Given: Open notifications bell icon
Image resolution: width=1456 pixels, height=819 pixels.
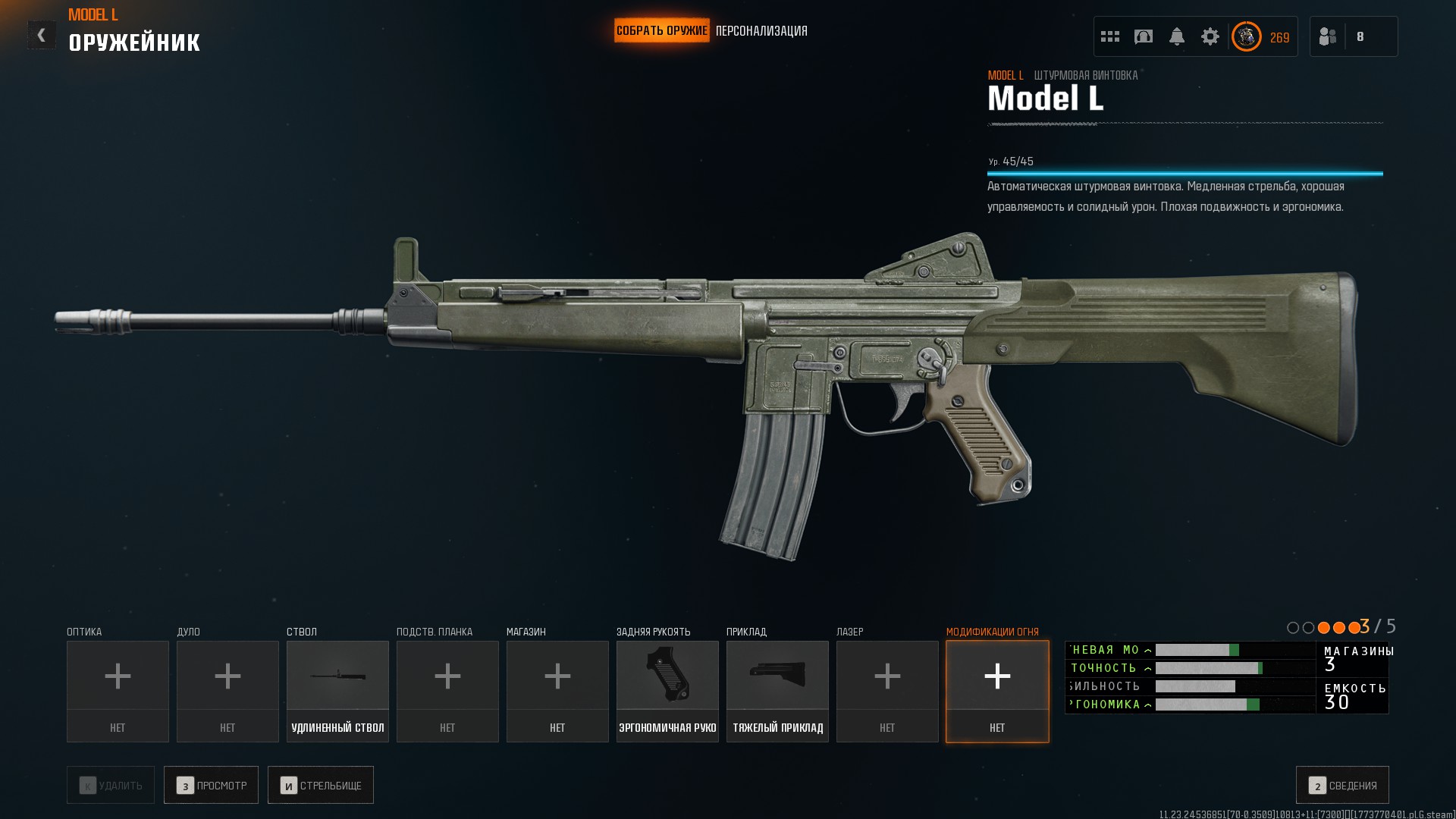Looking at the screenshot, I should click(x=1177, y=36).
